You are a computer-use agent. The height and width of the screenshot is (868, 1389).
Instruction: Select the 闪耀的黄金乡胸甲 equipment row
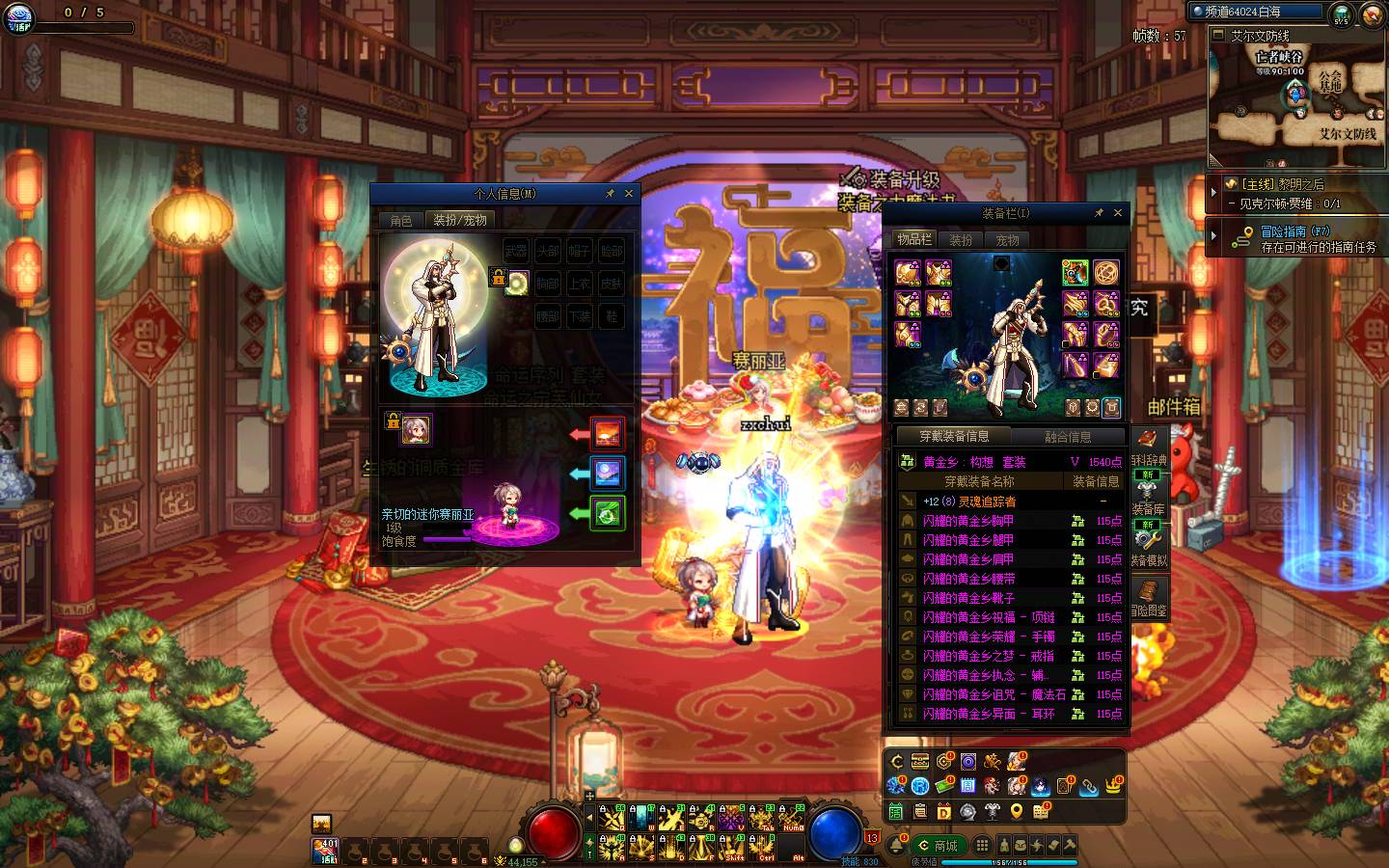tap(968, 521)
